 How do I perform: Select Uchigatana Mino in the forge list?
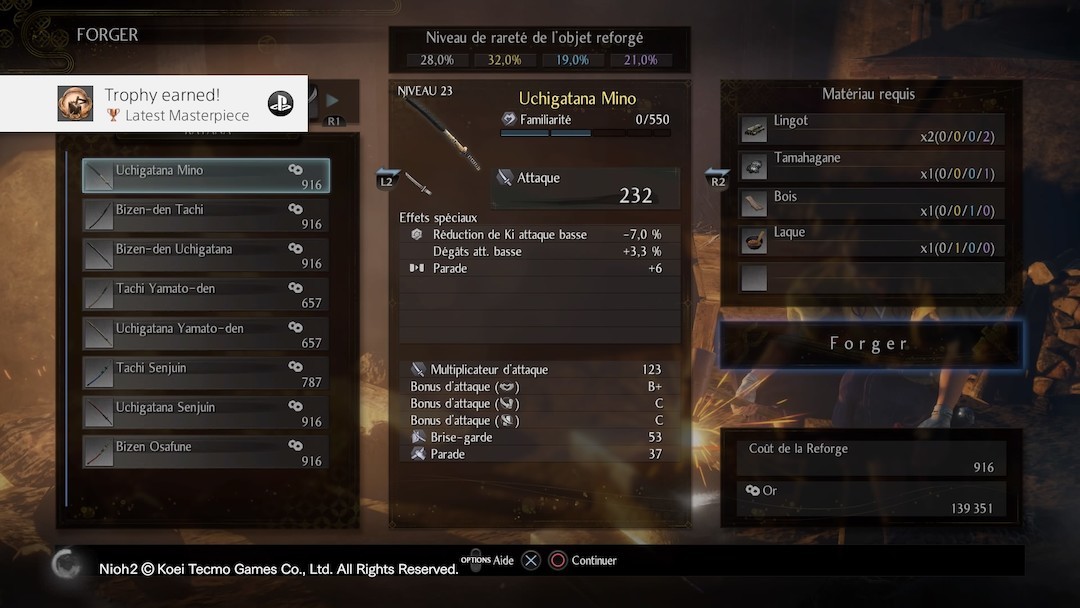pos(205,176)
